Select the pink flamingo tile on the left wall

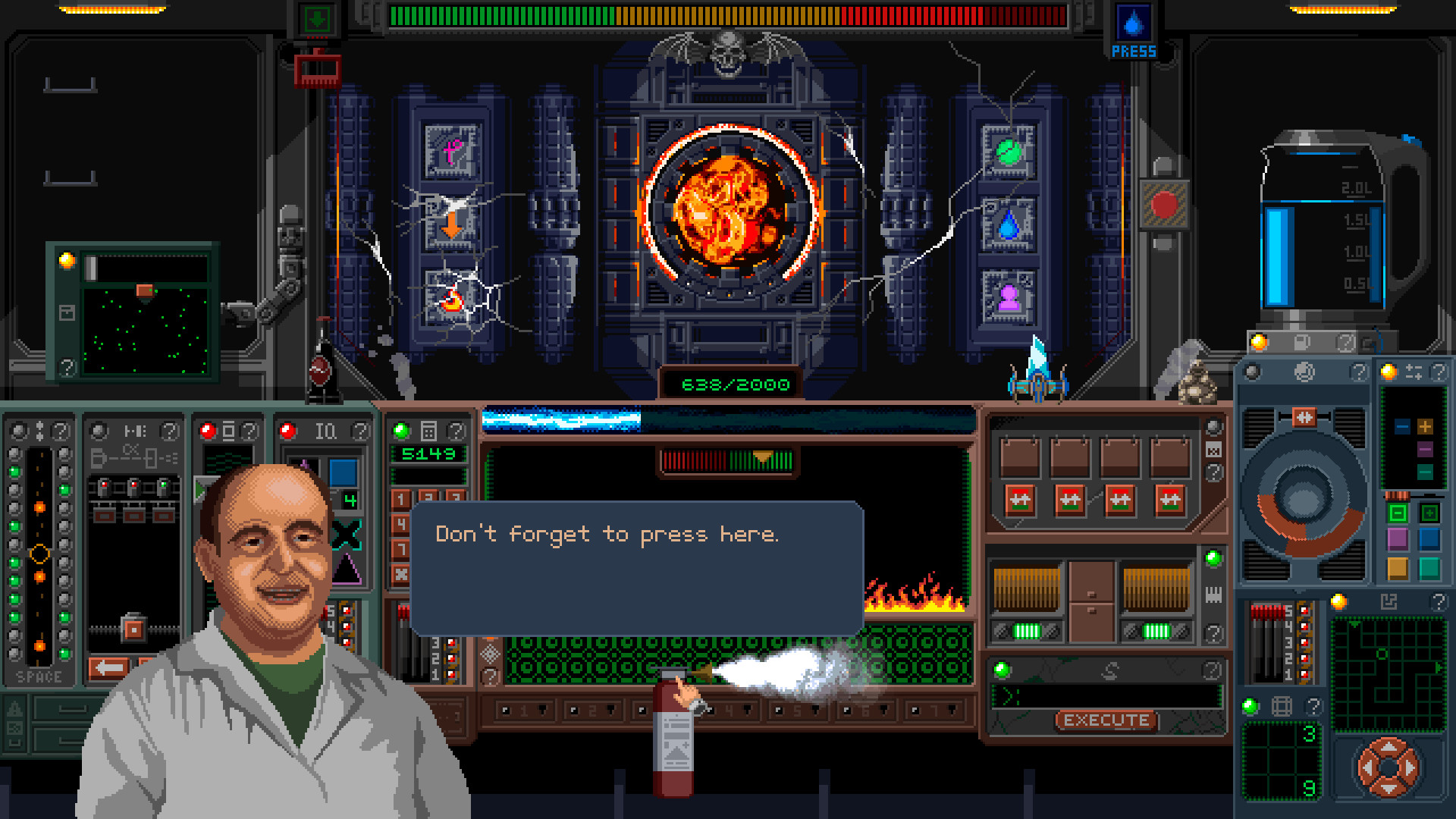(x=453, y=150)
